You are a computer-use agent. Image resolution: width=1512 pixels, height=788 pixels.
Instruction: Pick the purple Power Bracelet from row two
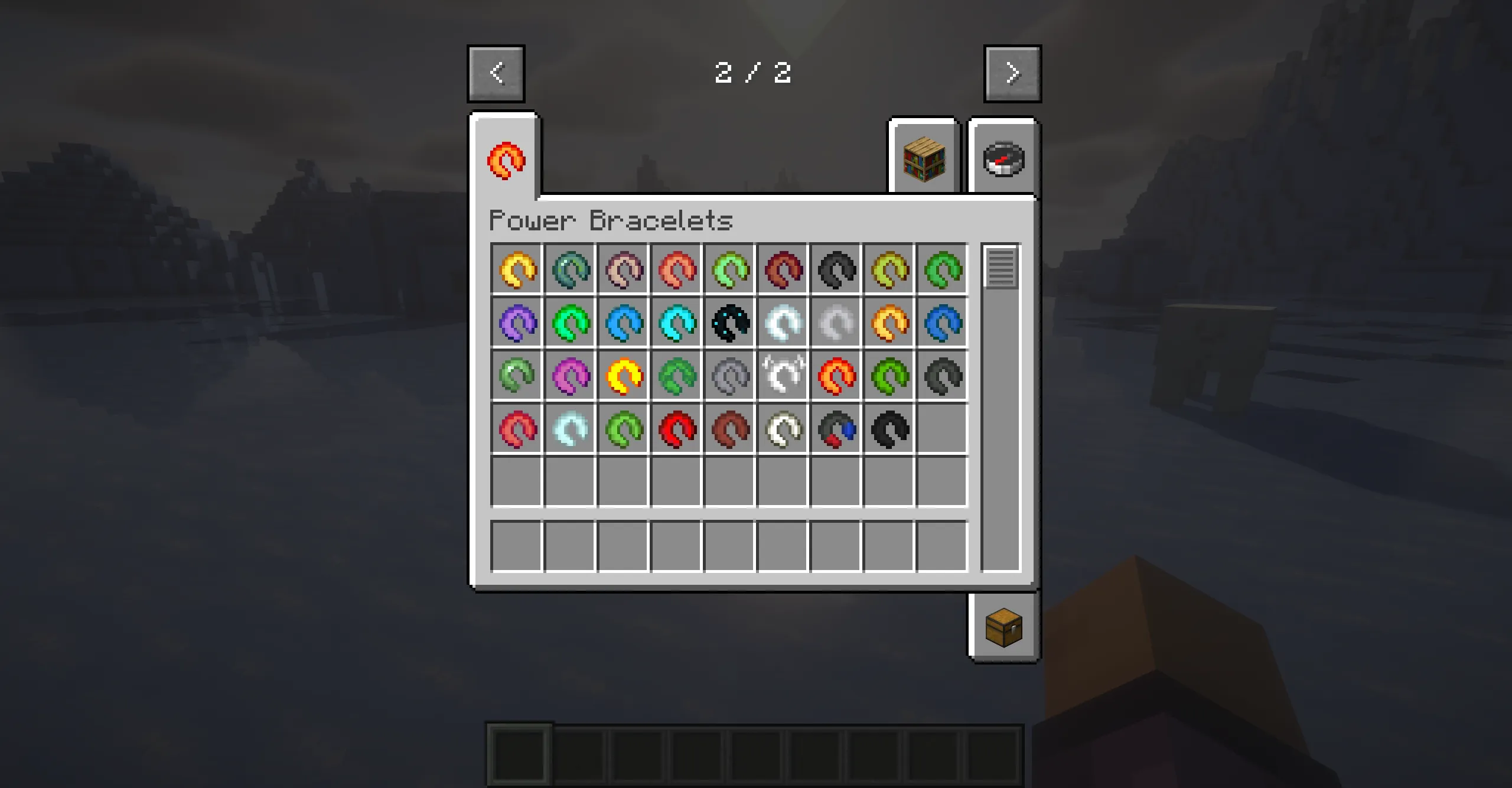(x=517, y=323)
